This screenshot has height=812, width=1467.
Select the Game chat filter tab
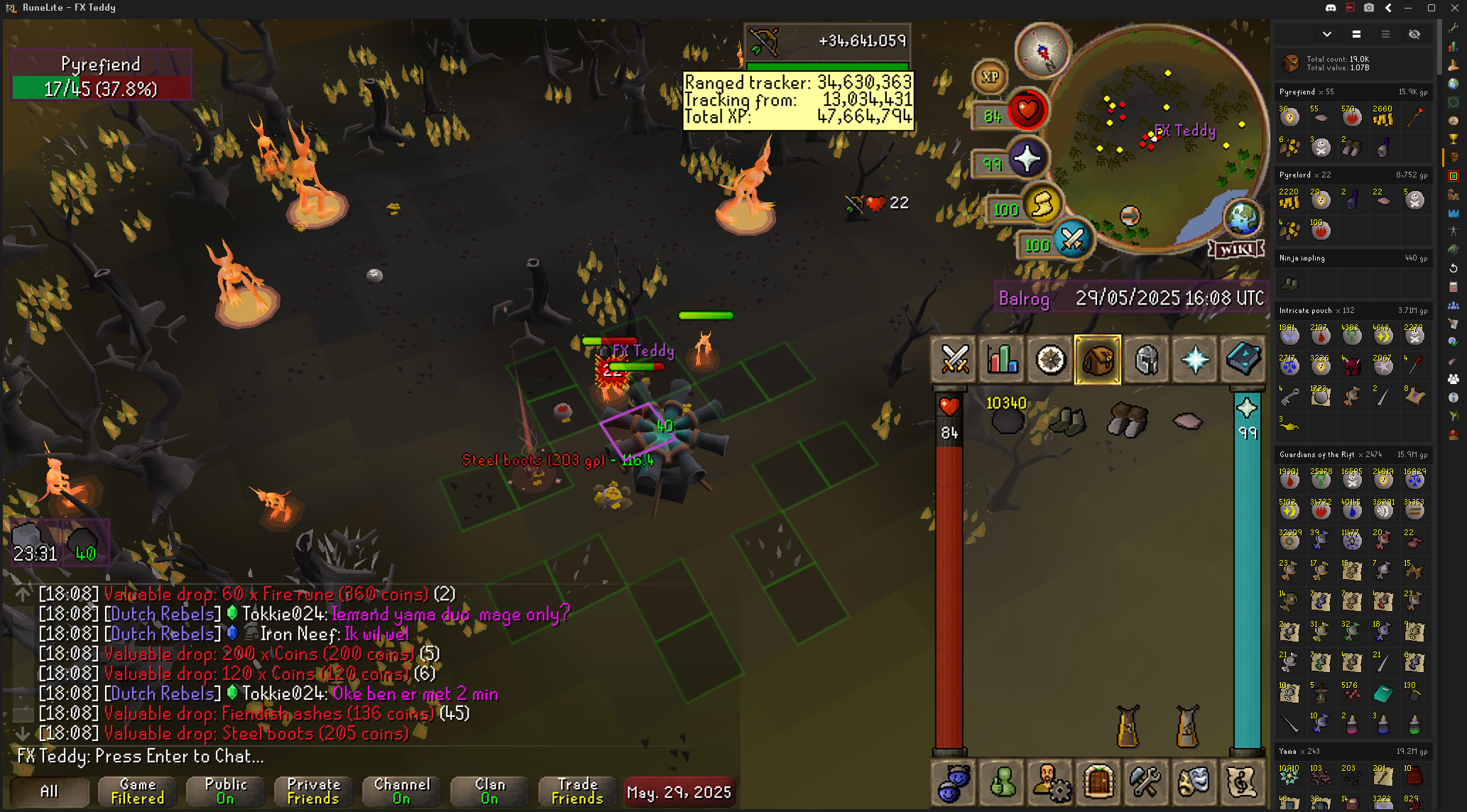click(x=138, y=791)
